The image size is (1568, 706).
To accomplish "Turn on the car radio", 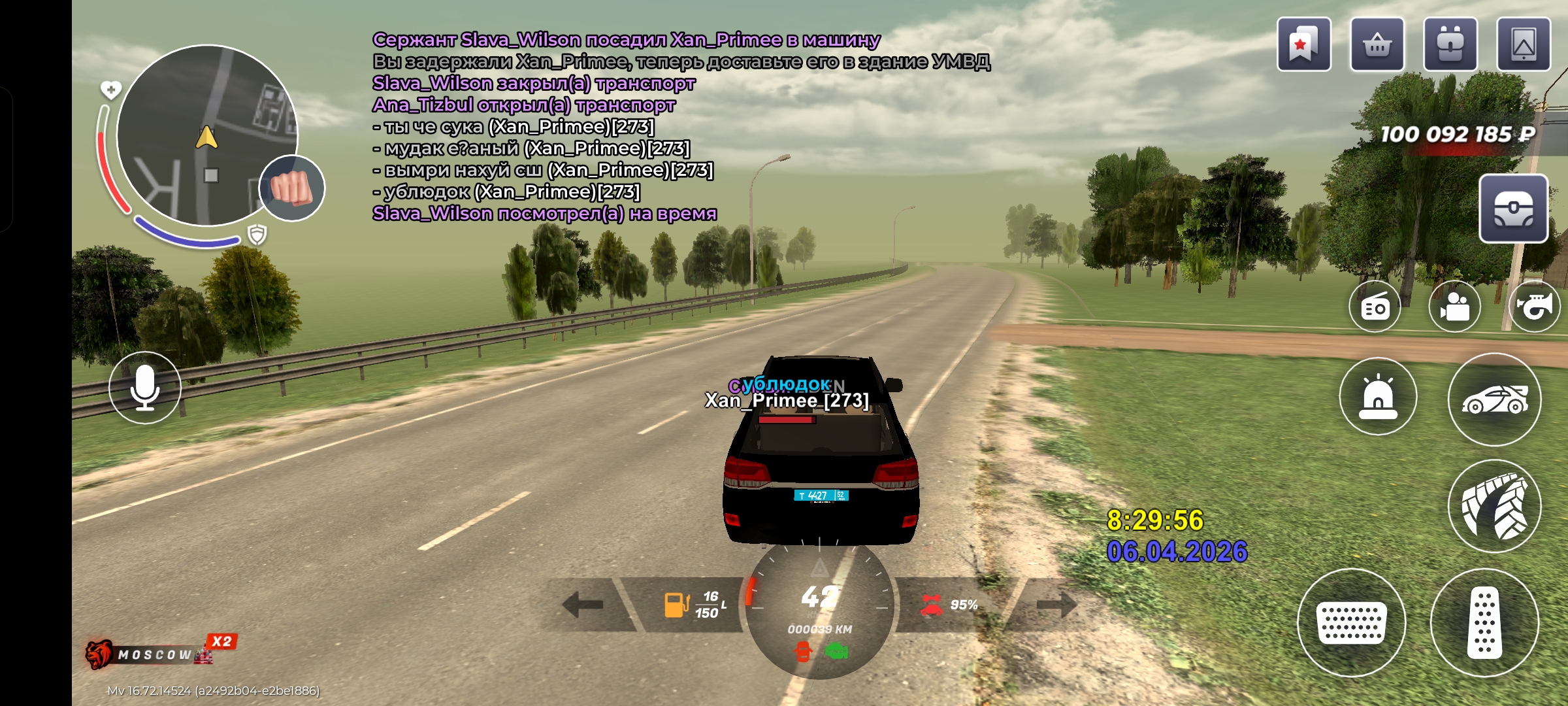I will [x=1375, y=307].
